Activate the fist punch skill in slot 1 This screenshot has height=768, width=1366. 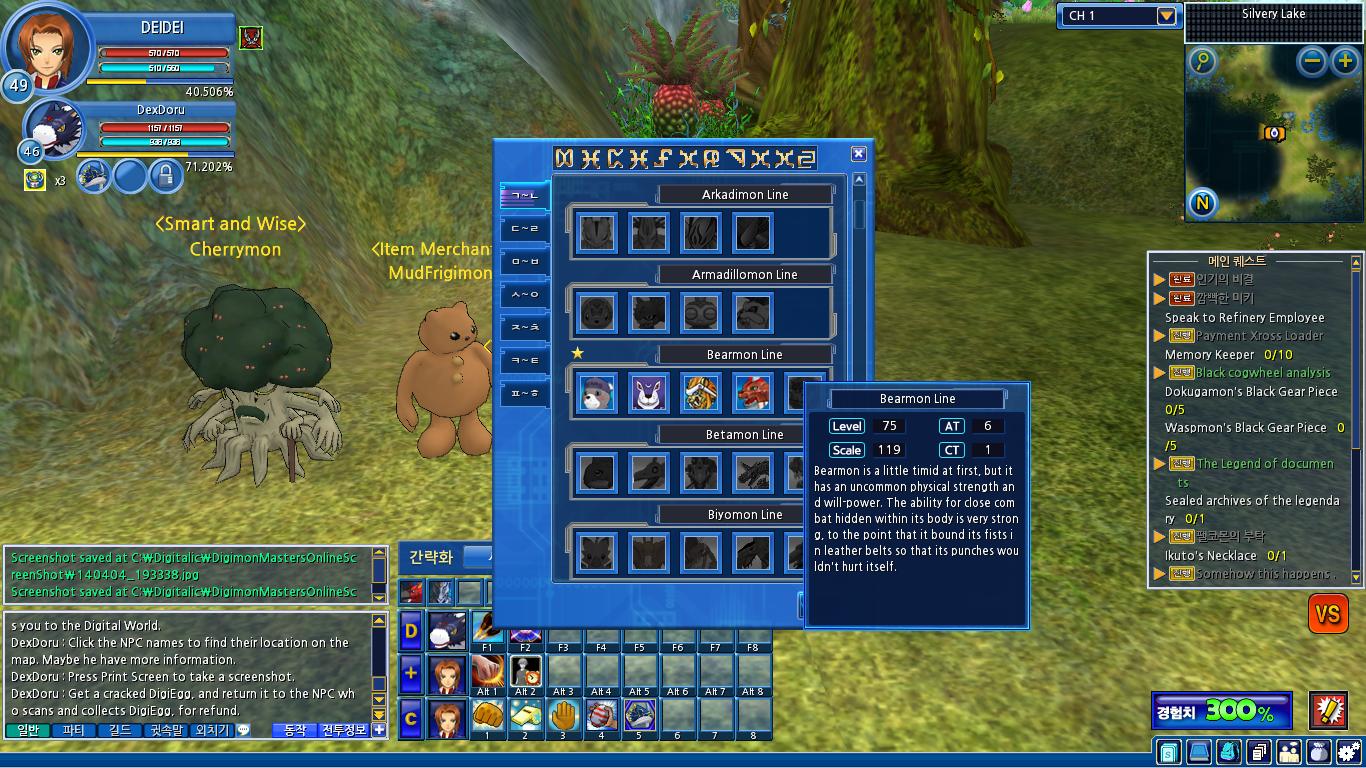point(487,715)
